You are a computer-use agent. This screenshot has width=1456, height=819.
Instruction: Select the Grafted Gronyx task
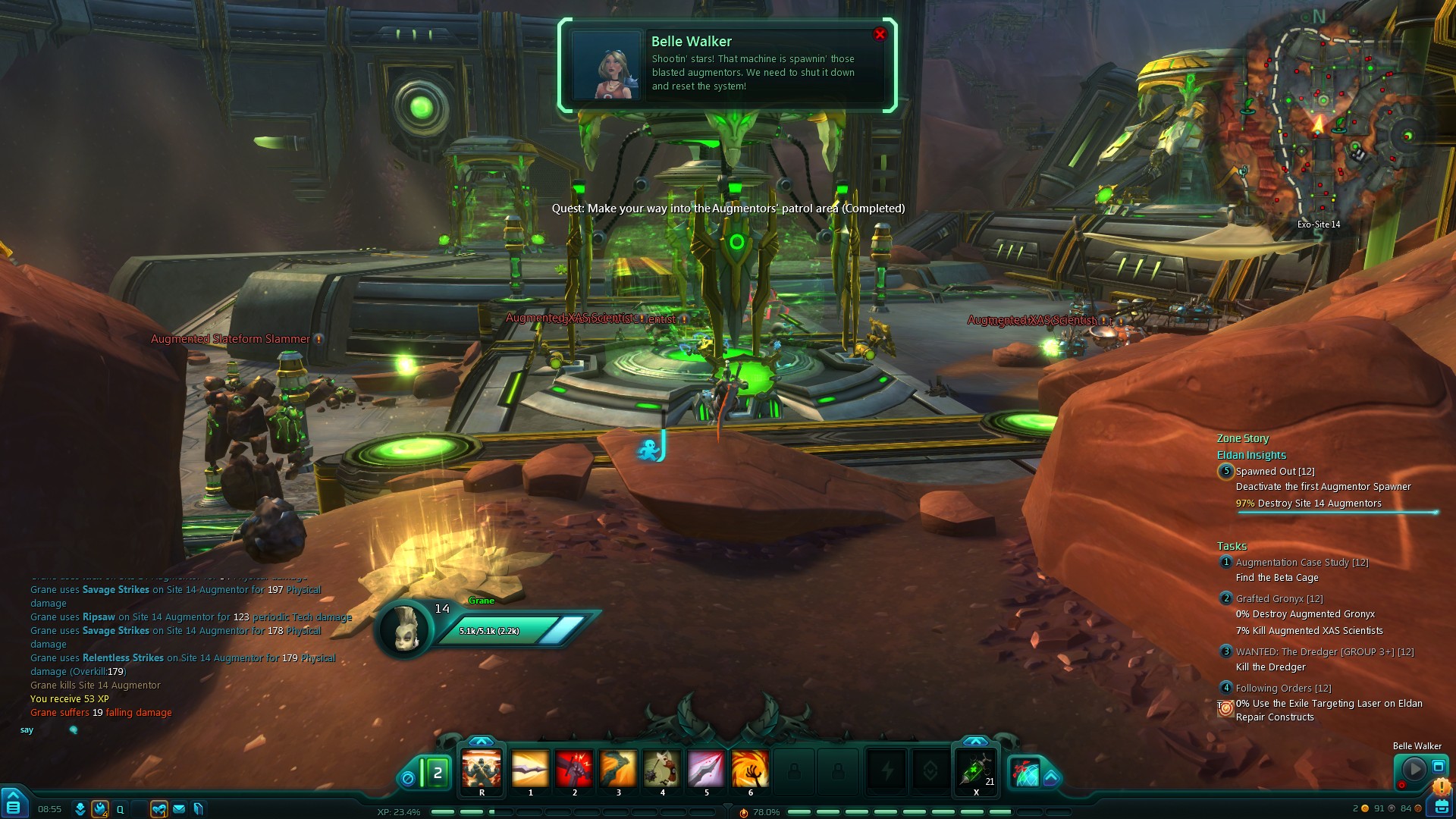[x=1279, y=599]
